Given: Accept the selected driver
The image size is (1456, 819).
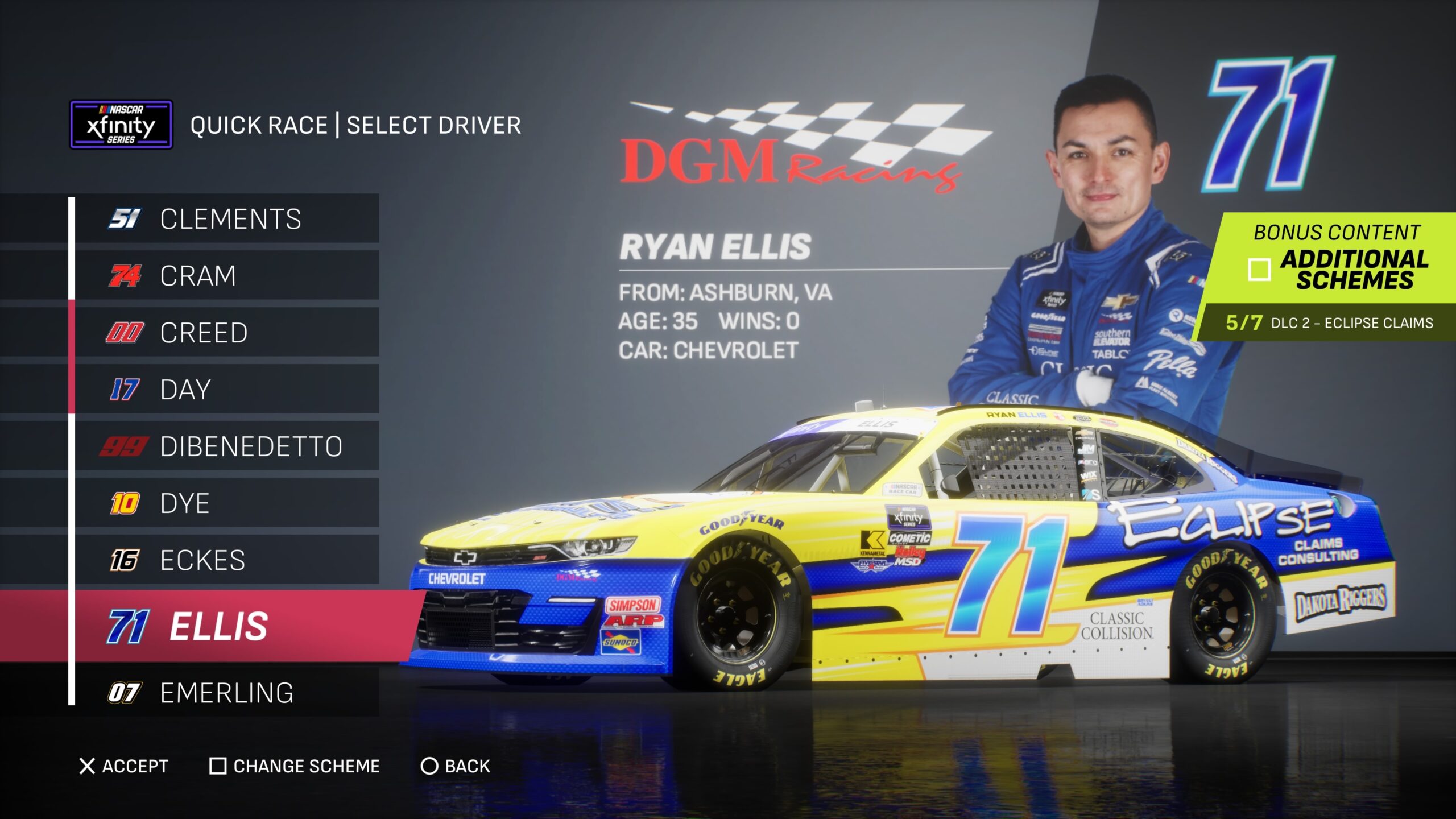Looking at the screenshot, I should pos(124,766).
